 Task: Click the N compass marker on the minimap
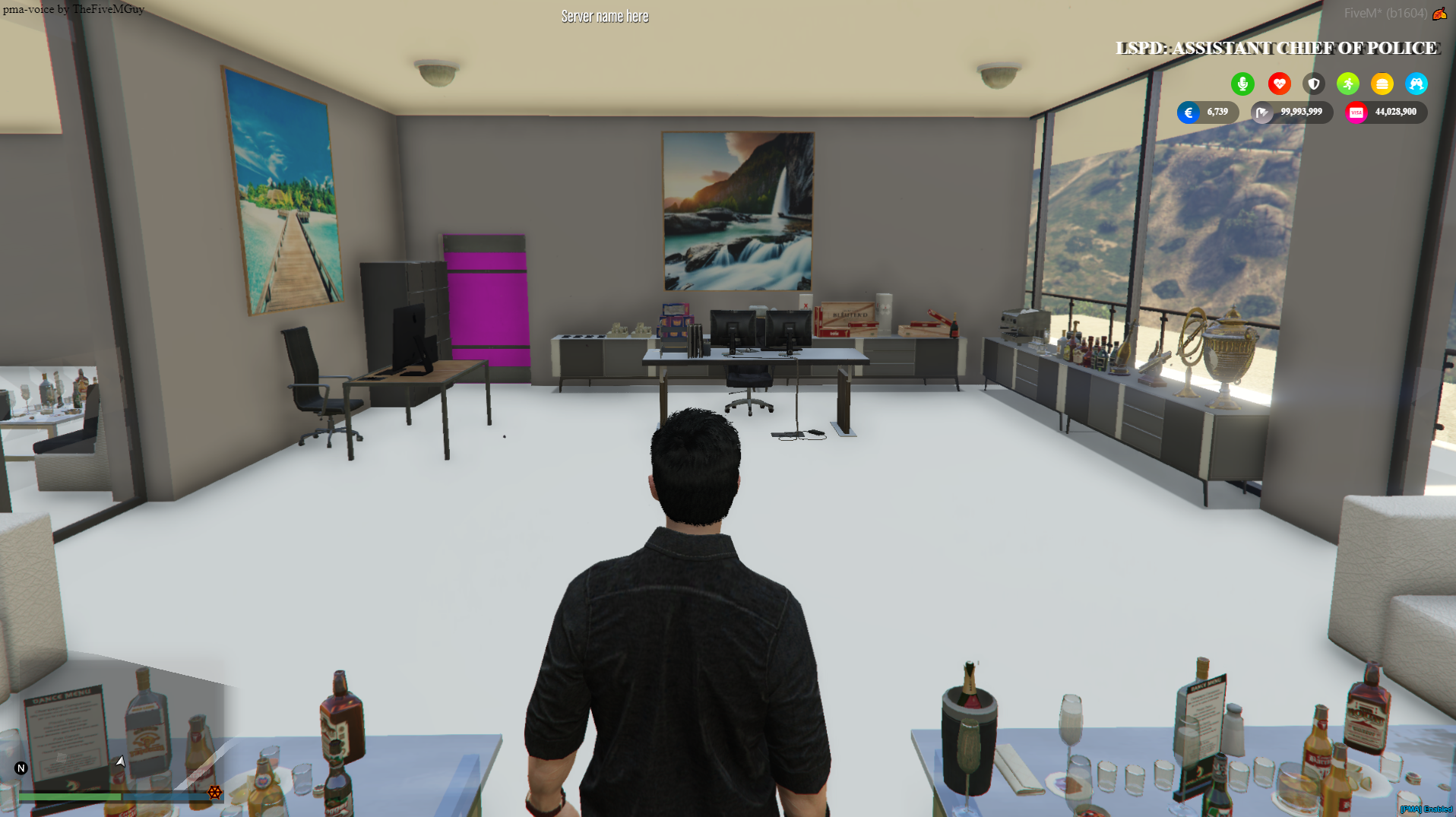[x=21, y=768]
